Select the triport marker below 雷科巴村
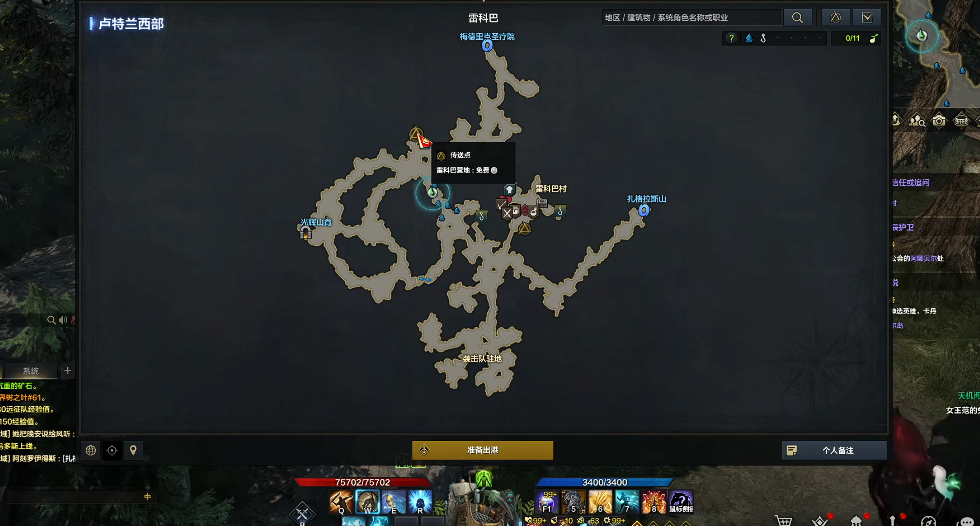Screen dimensions: 980x526 524,228
